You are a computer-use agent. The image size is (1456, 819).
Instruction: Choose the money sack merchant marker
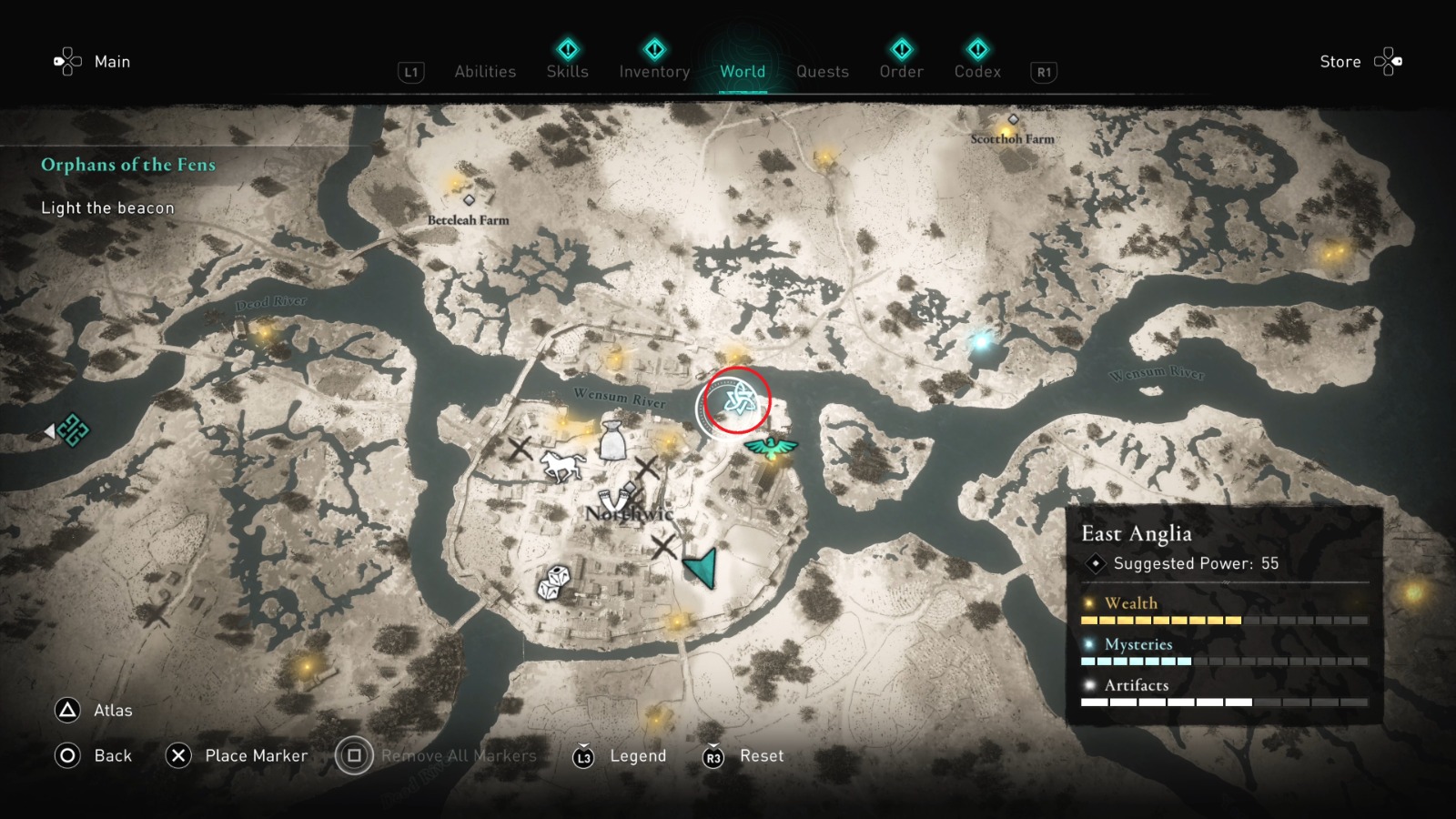point(613,440)
